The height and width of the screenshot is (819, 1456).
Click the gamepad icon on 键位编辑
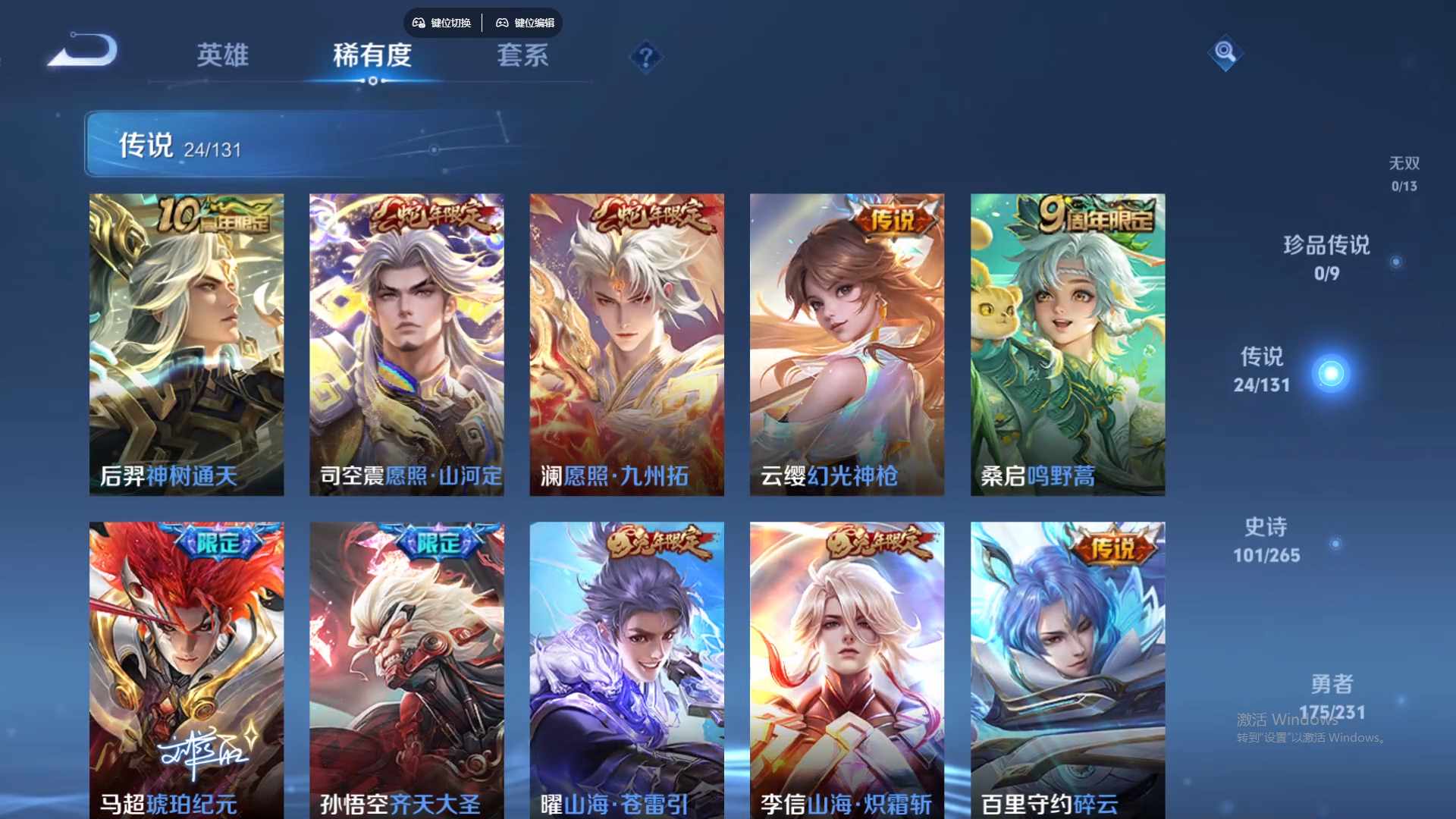pos(502,23)
